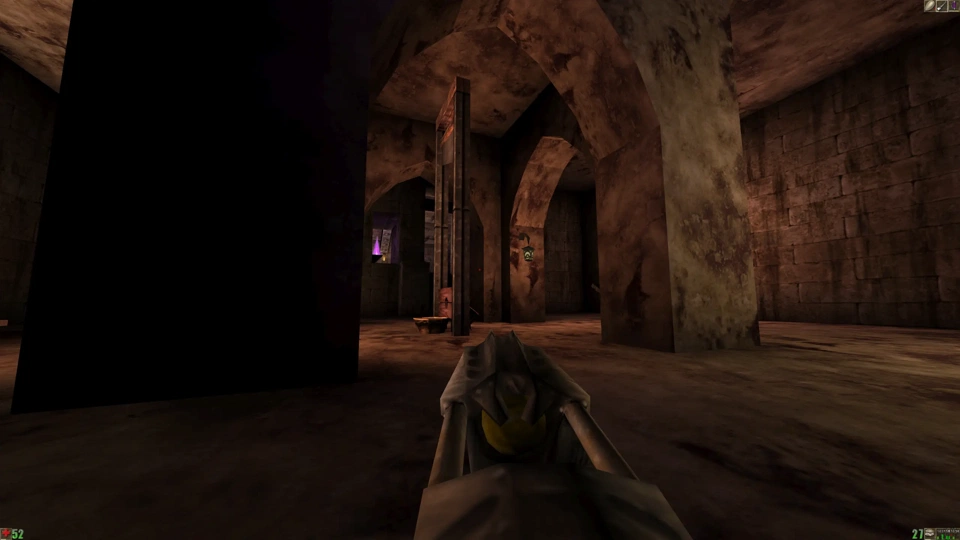
Task: Click the red cross health icon
Action: click(5, 534)
